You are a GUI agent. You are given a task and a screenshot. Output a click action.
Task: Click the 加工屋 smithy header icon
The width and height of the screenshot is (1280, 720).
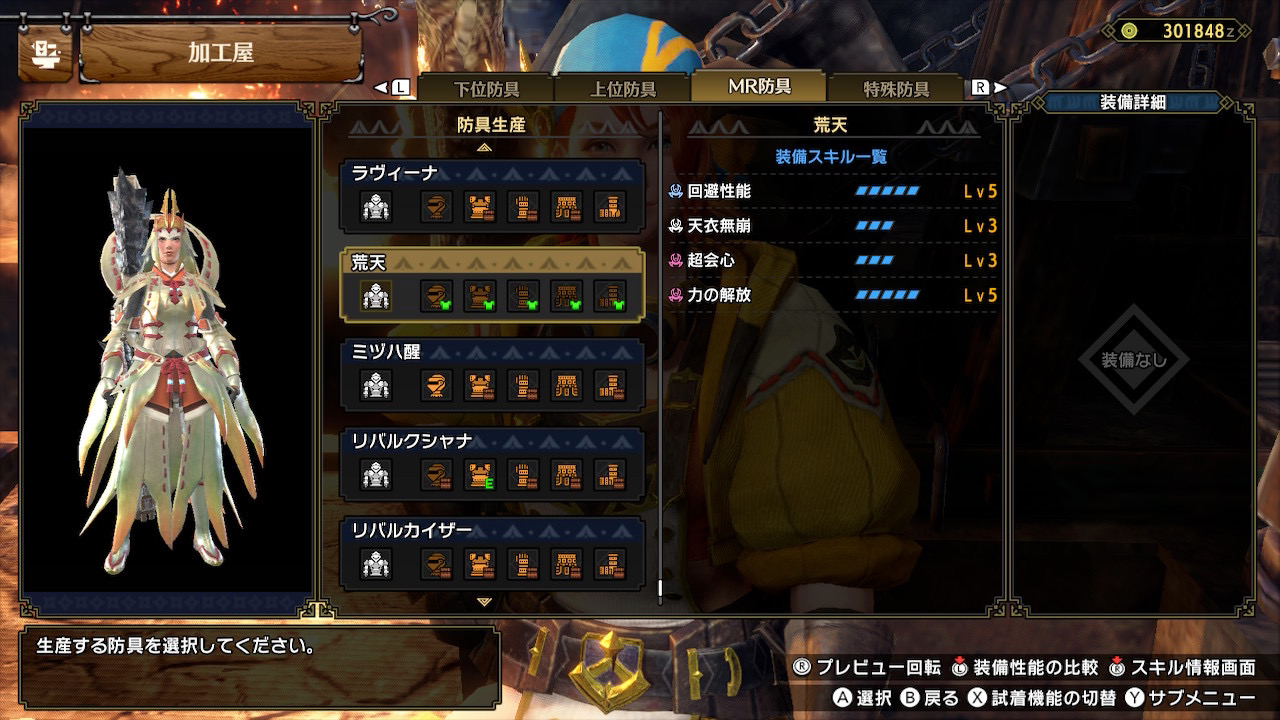click(45, 52)
